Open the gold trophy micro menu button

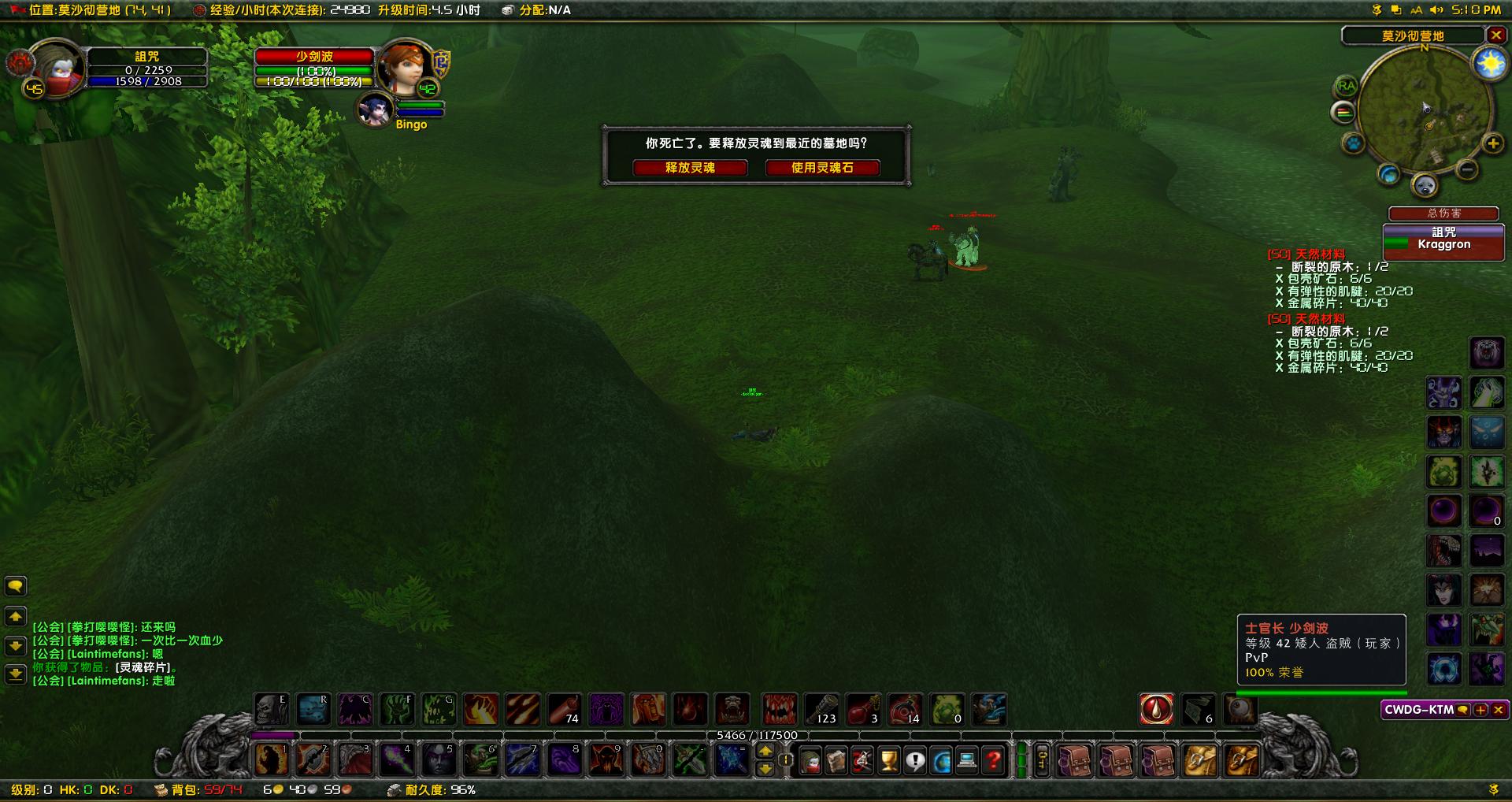click(x=889, y=761)
